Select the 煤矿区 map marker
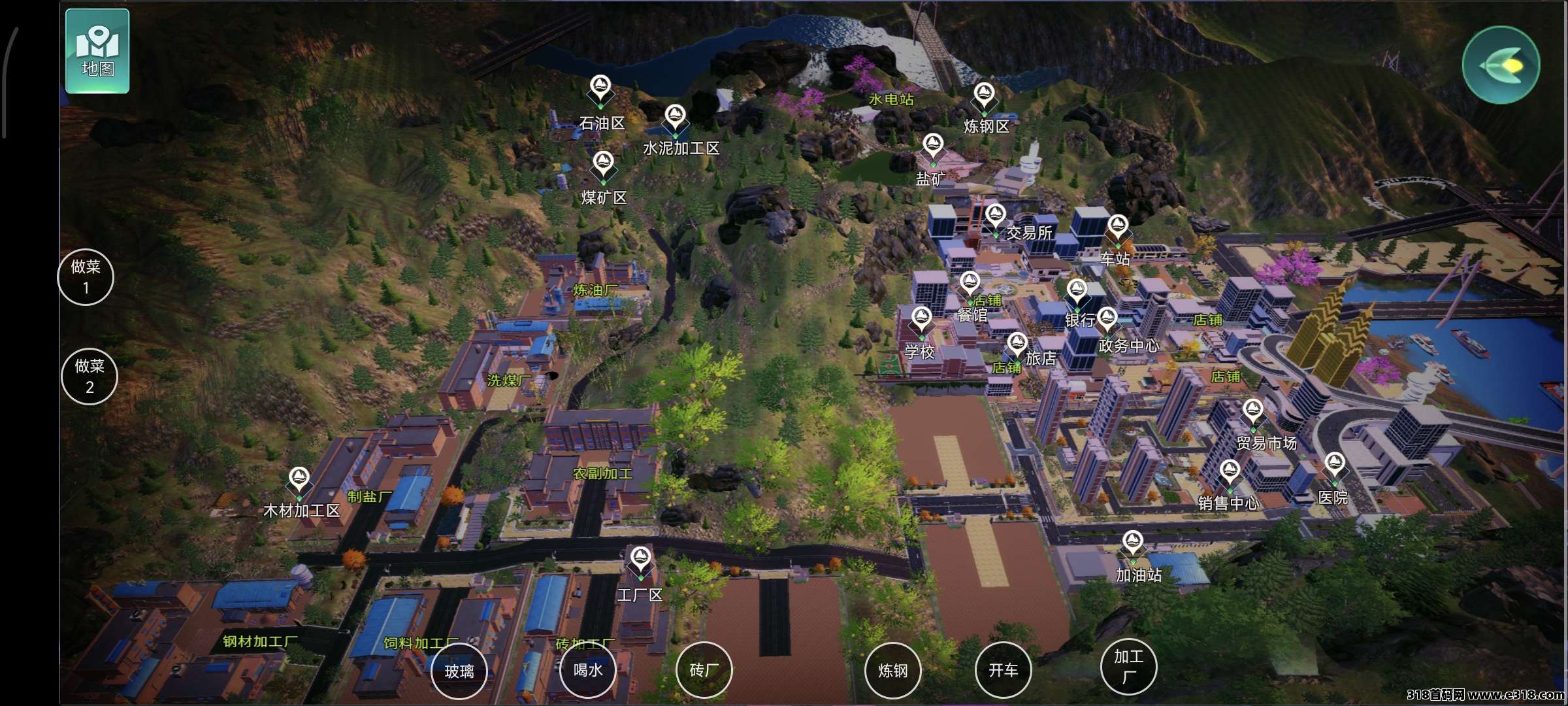 point(603,164)
